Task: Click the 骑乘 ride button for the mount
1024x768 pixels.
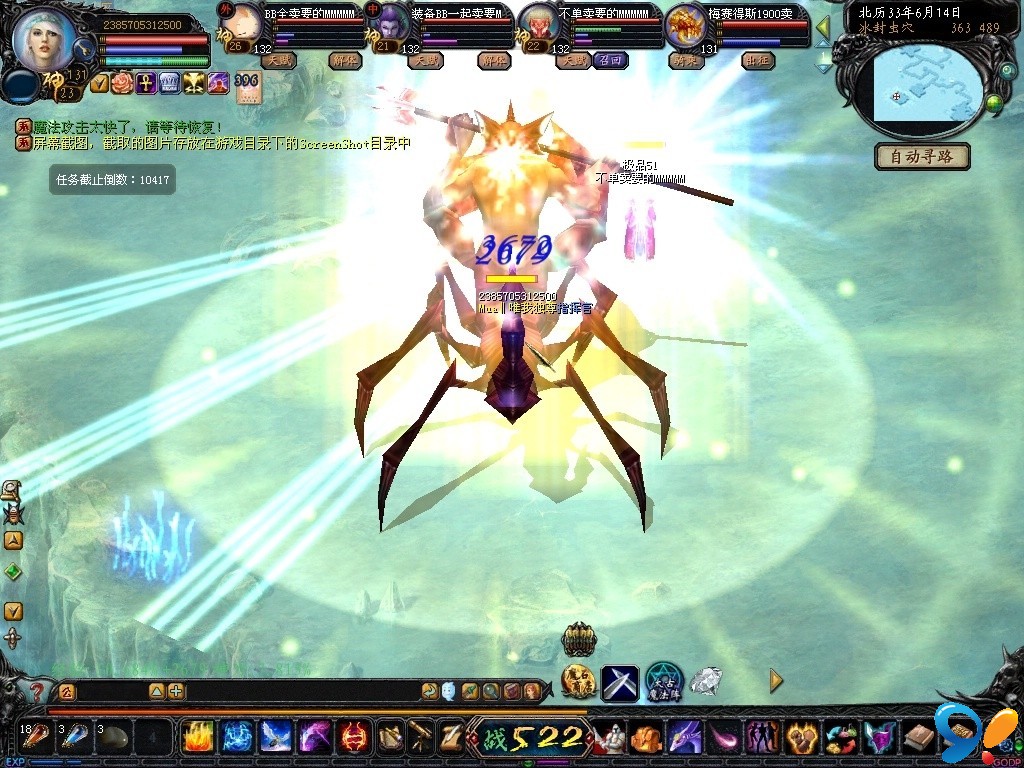Action: tap(686, 60)
